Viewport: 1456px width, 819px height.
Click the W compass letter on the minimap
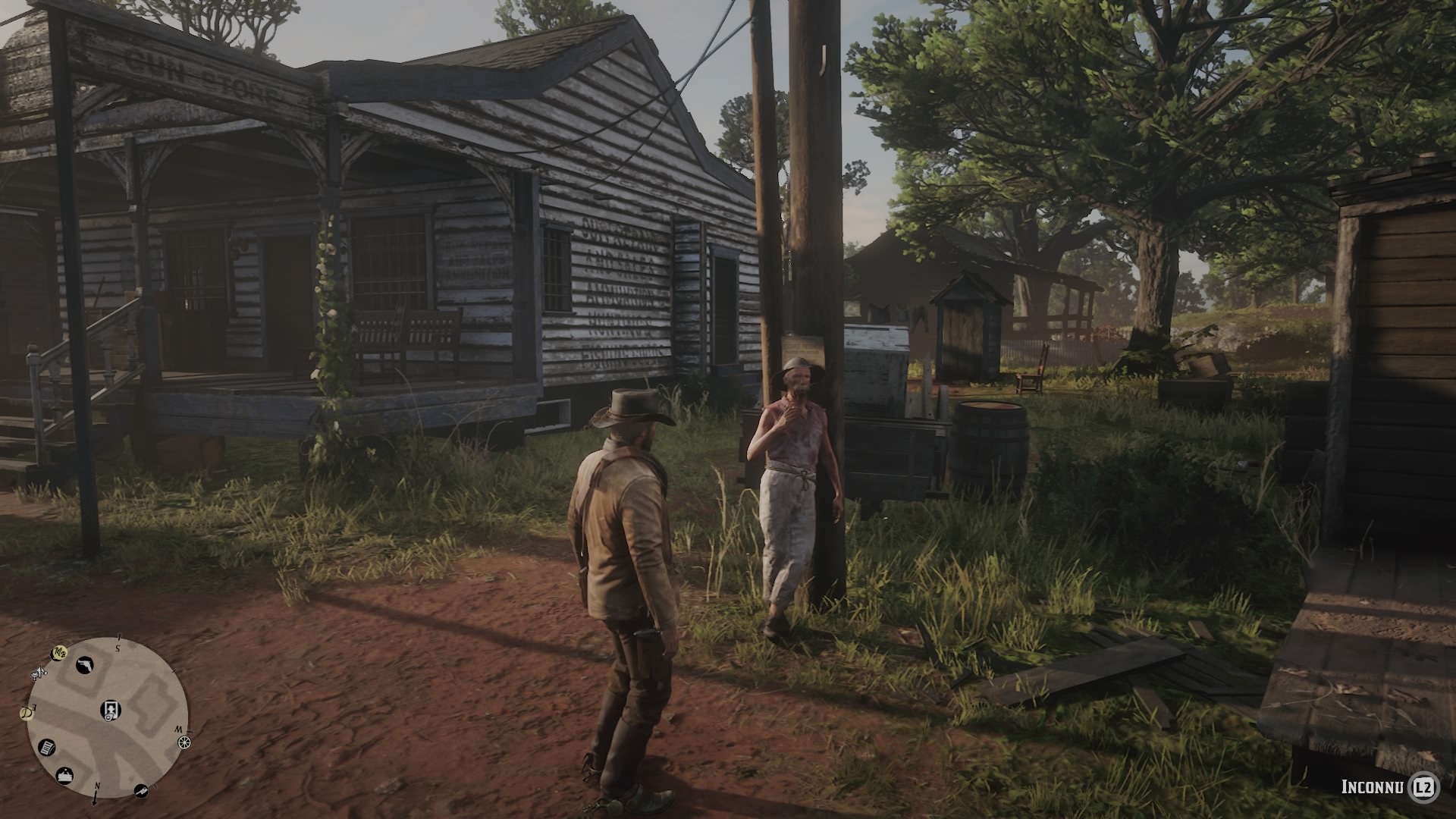[x=180, y=730]
